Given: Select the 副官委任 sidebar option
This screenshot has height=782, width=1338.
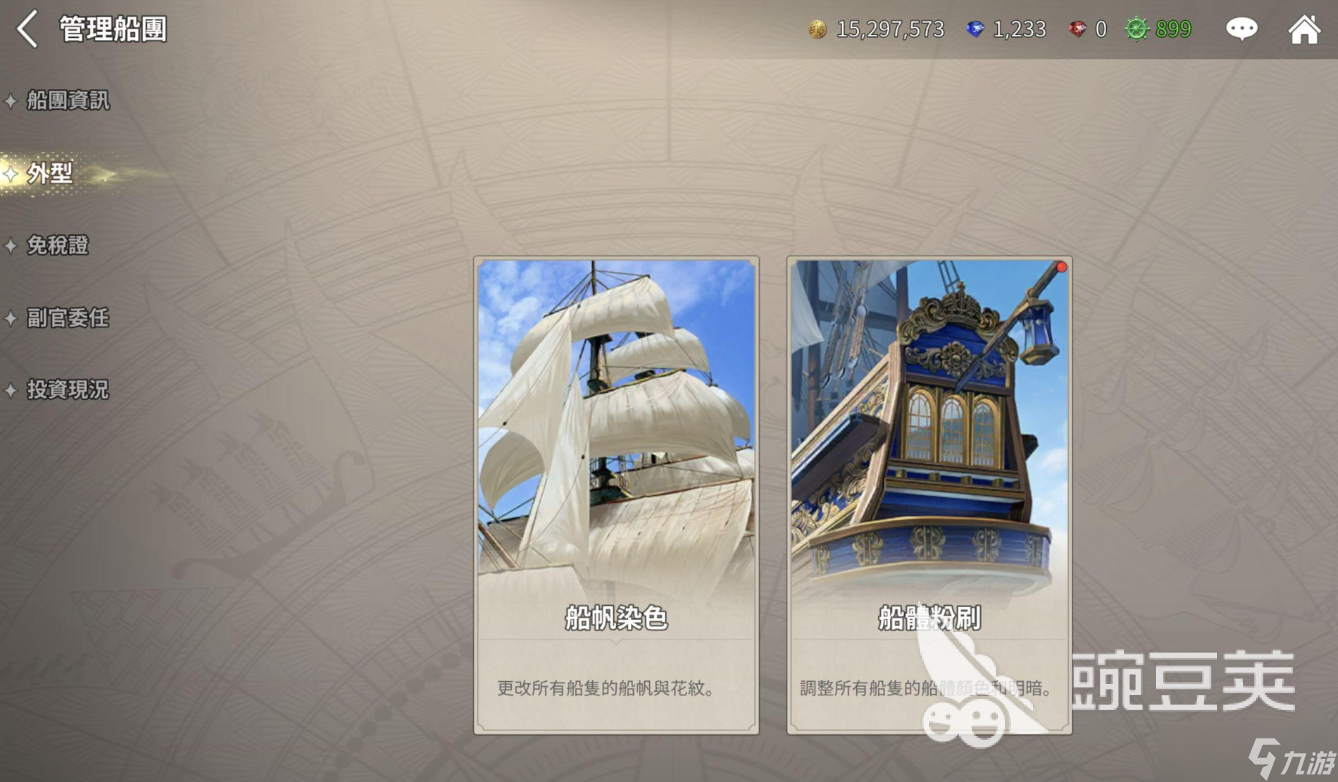Looking at the screenshot, I should click(x=69, y=318).
